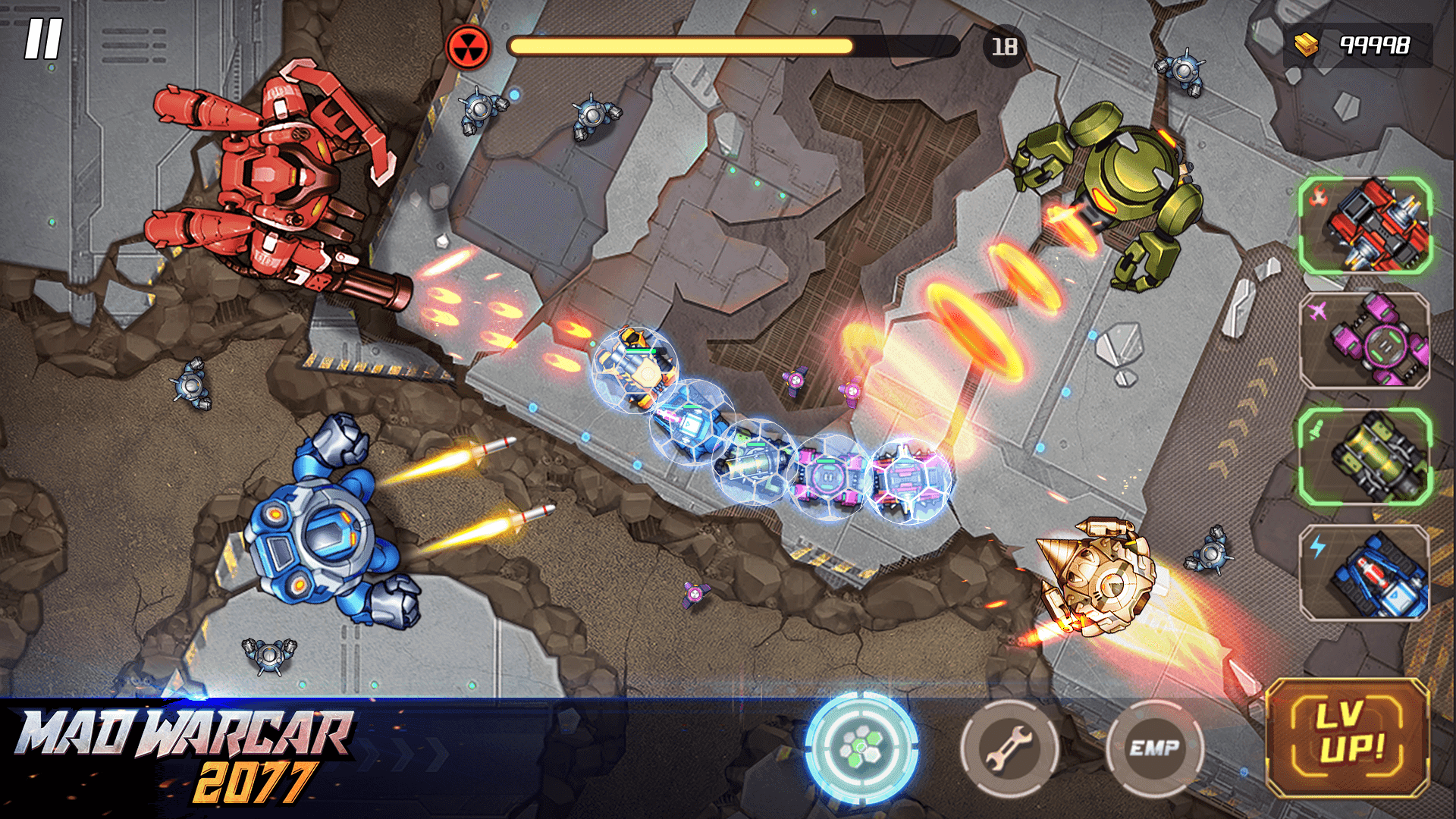
Task: Open the level 18 stage indicator
Action: point(1001,49)
